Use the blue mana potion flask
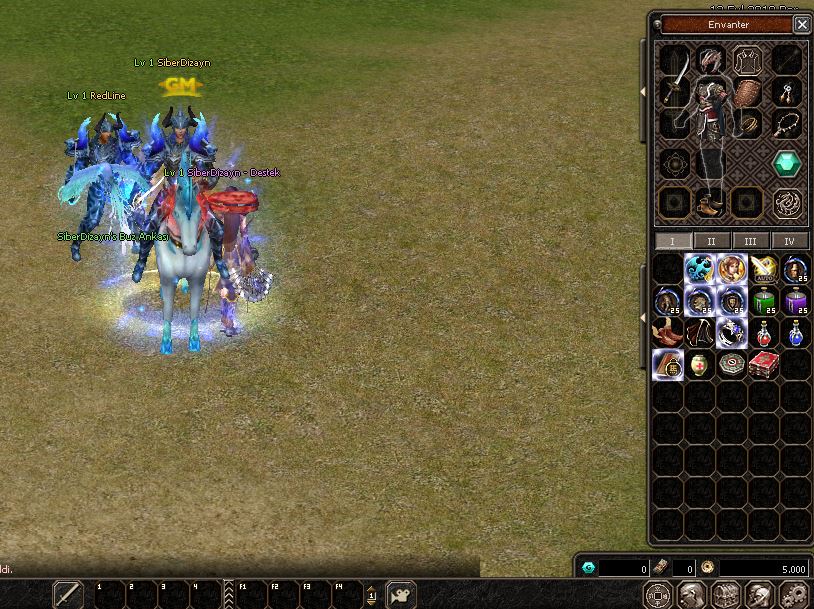The width and height of the screenshot is (814, 609). [x=797, y=332]
